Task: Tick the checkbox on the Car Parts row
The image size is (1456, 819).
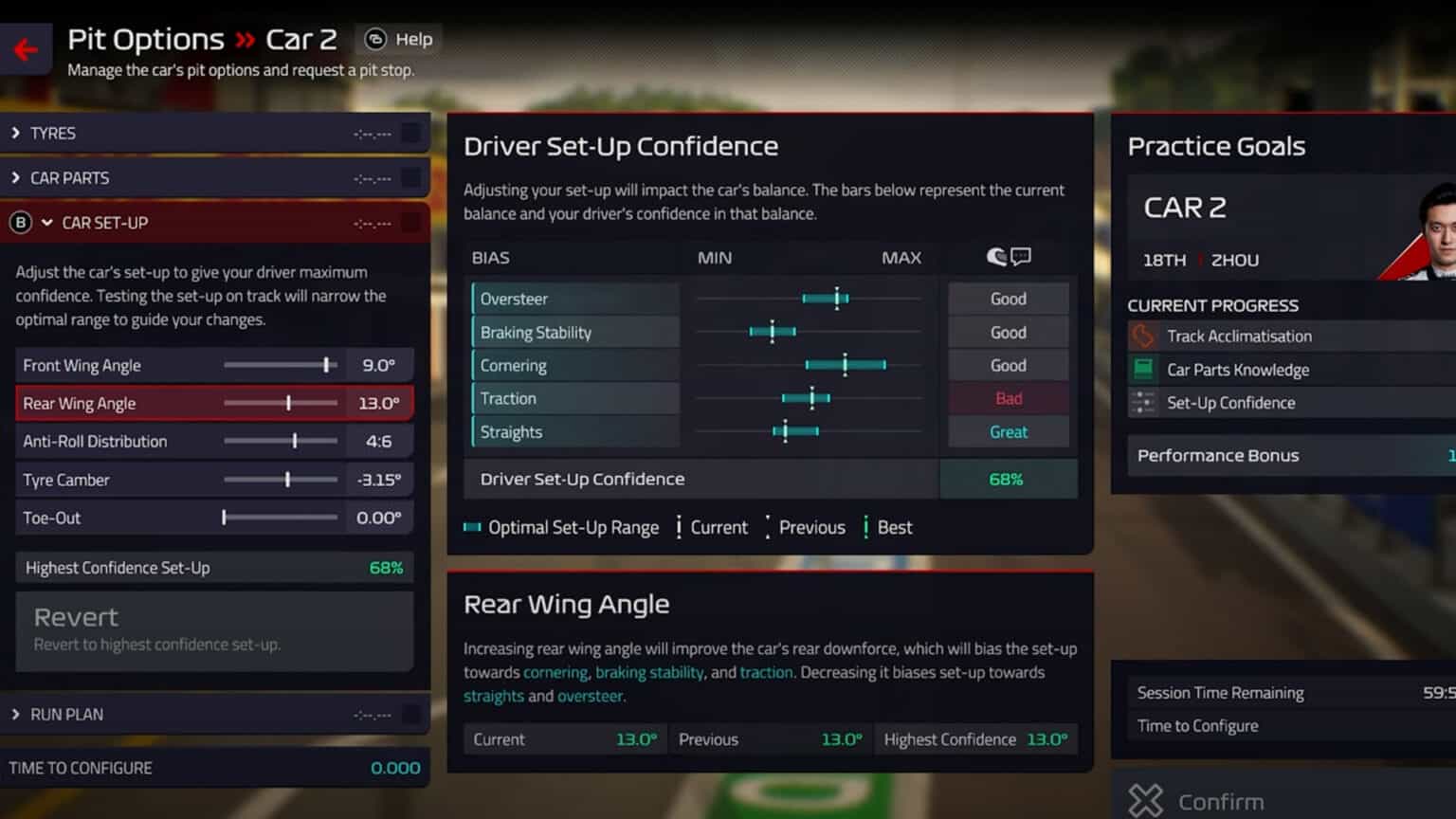Action: (x=411, y=178)
